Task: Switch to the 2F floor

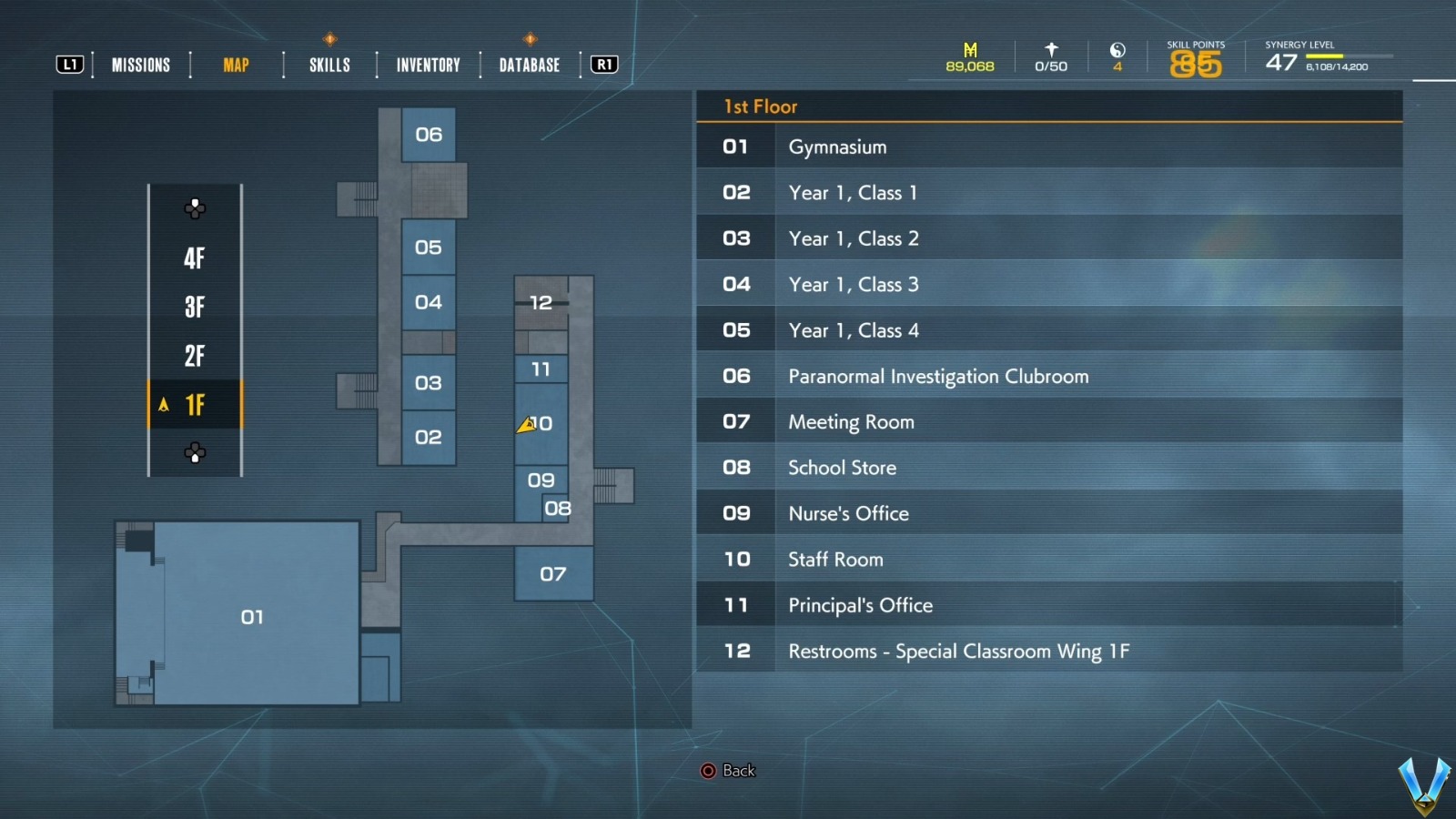Action: [195, 357]
